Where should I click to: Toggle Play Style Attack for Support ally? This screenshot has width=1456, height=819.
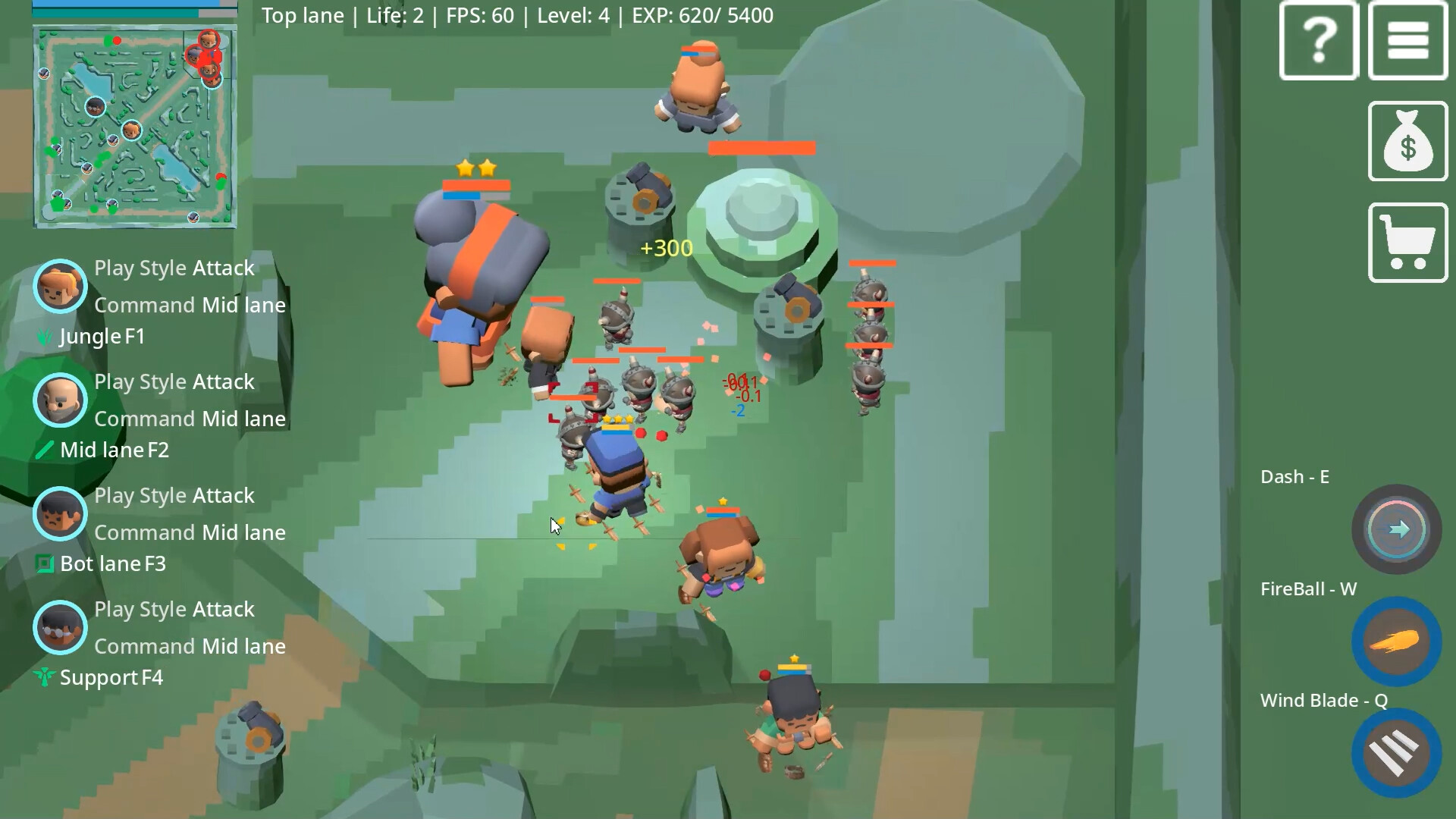(x=174, y=609)
